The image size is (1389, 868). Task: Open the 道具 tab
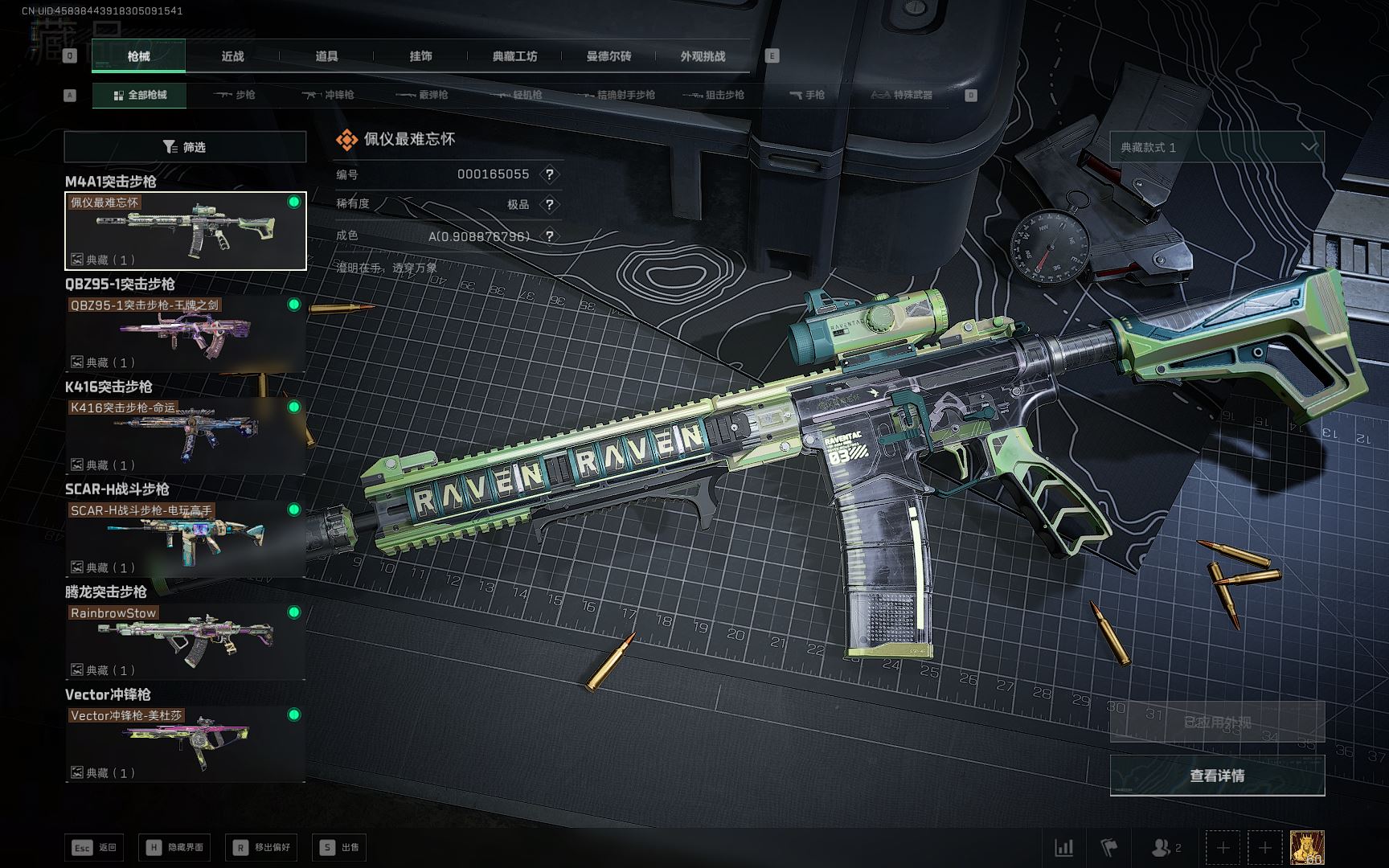[326, 56]
